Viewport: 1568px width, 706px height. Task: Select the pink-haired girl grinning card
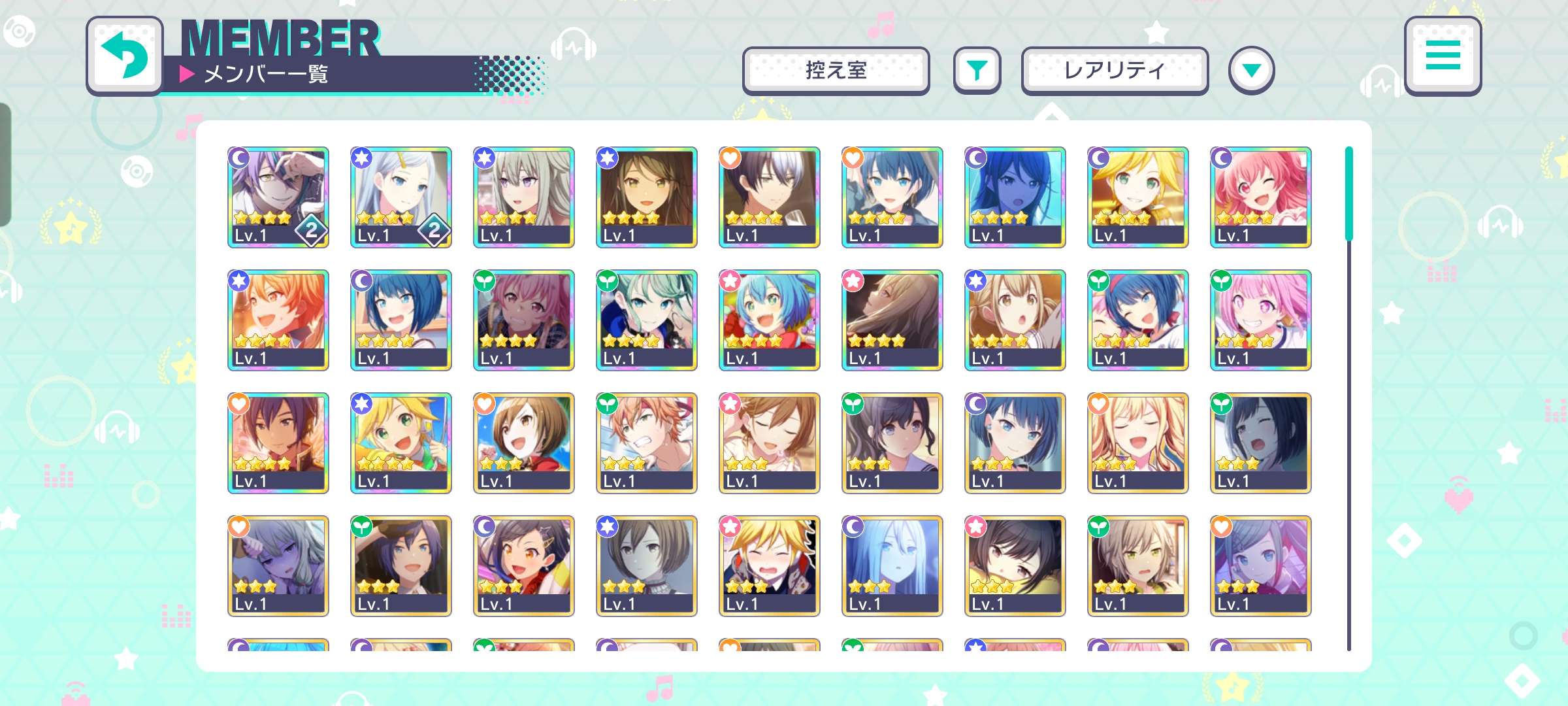pos(1261,320)
